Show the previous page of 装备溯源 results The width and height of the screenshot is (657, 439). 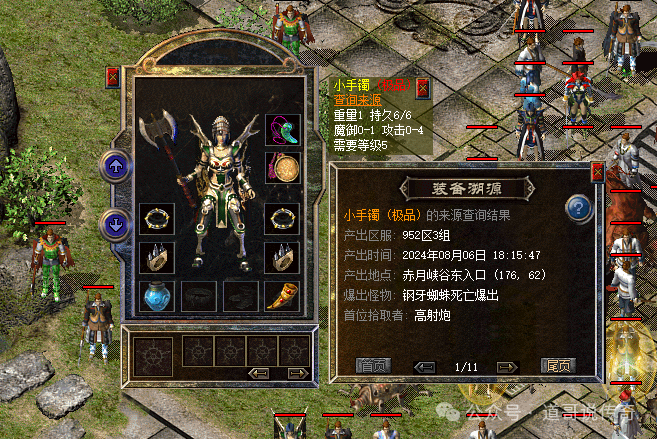click(x=424, y=366)
